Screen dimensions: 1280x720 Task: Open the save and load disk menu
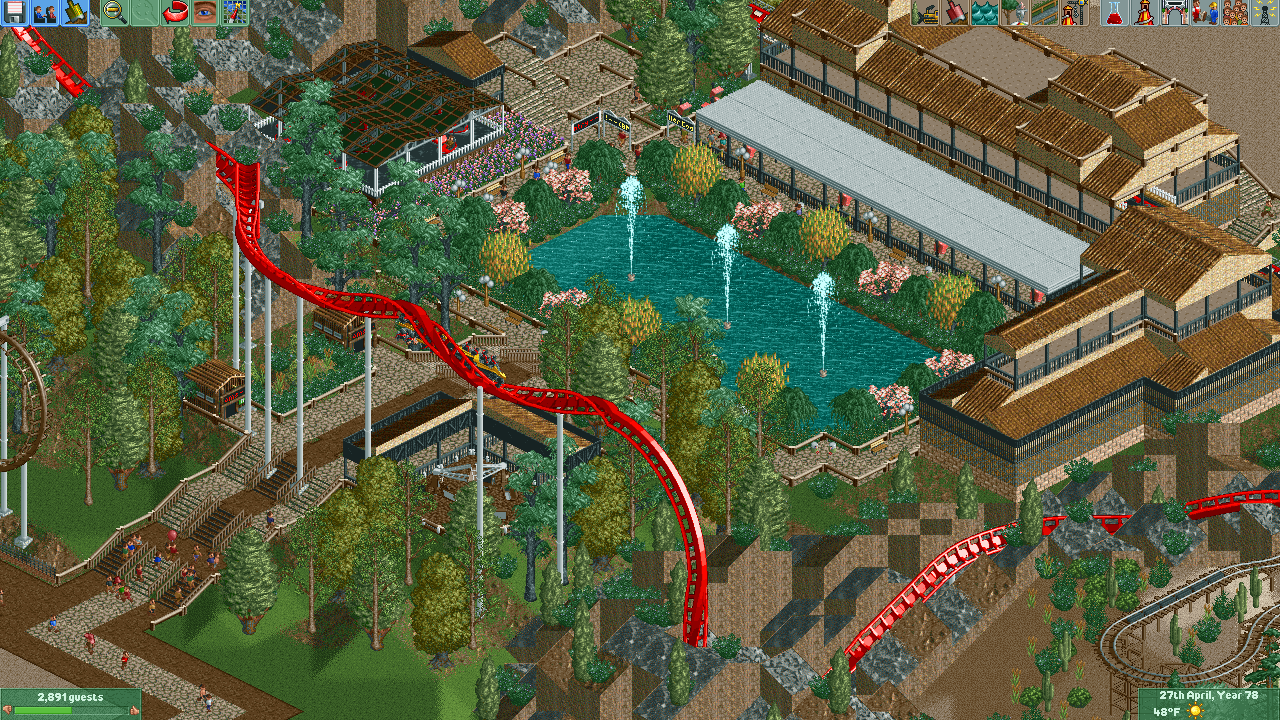(15, 12)
